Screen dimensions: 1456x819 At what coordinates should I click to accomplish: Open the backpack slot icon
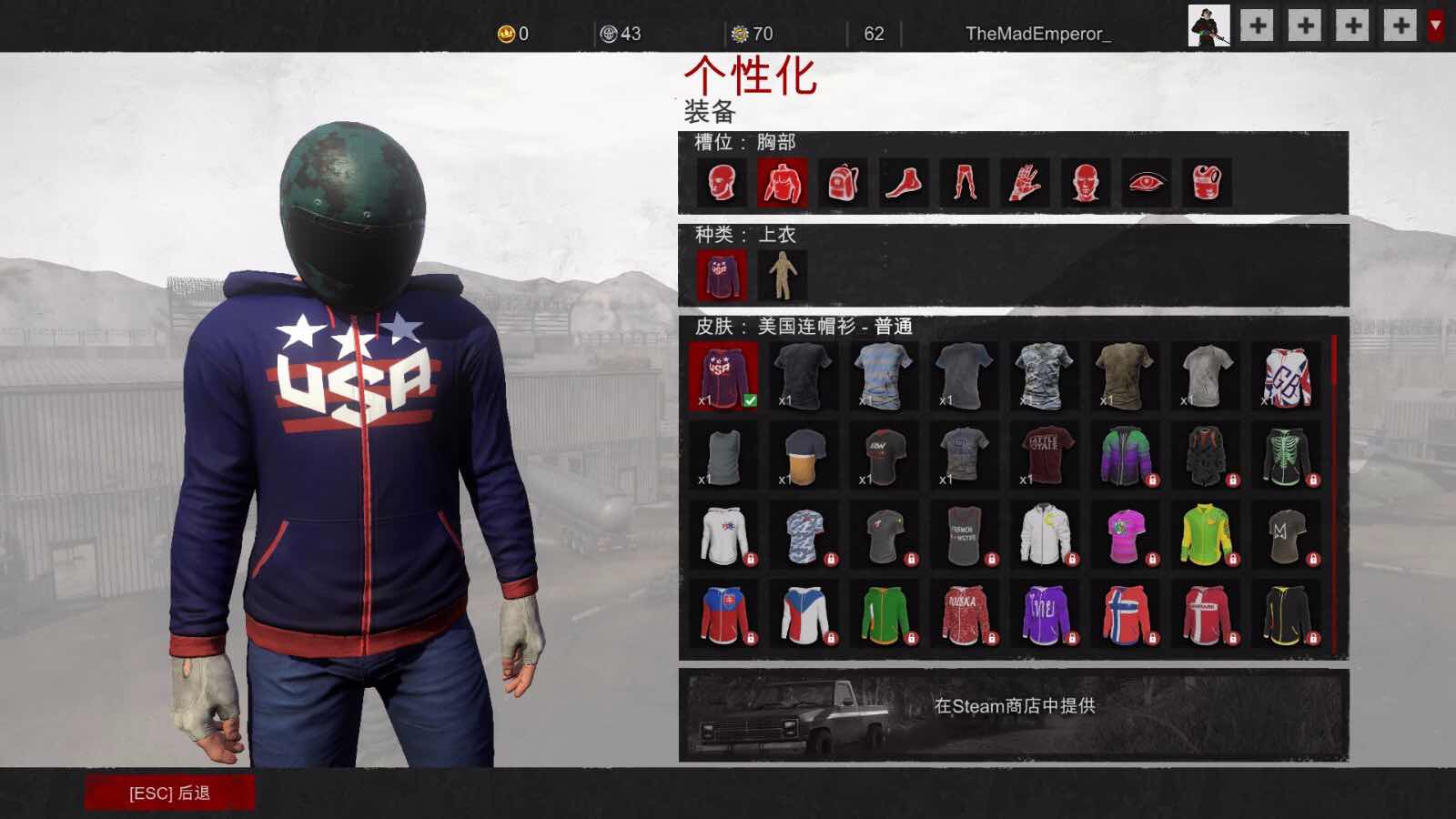pyautogui.click(x=842, y=182)
